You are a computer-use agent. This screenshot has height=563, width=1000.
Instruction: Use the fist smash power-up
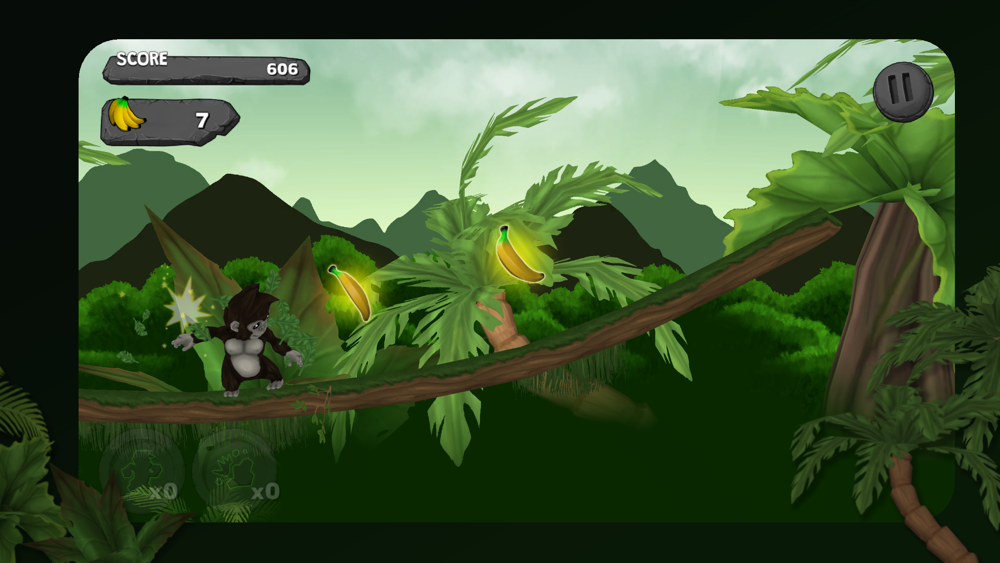233,470
